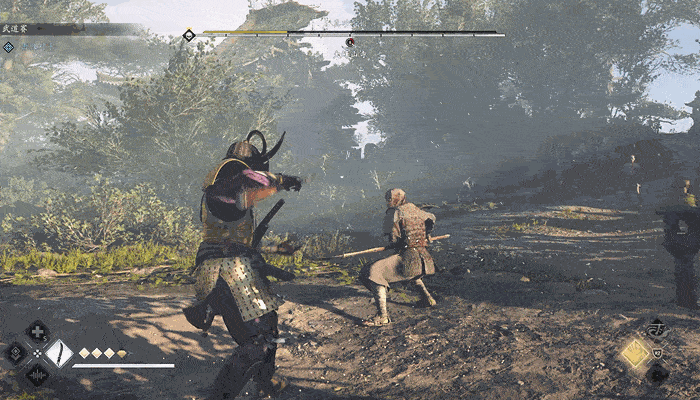Use the healing cross item slot
The height and width of the screenshot is (400, 700).
[x=37, y=331]
